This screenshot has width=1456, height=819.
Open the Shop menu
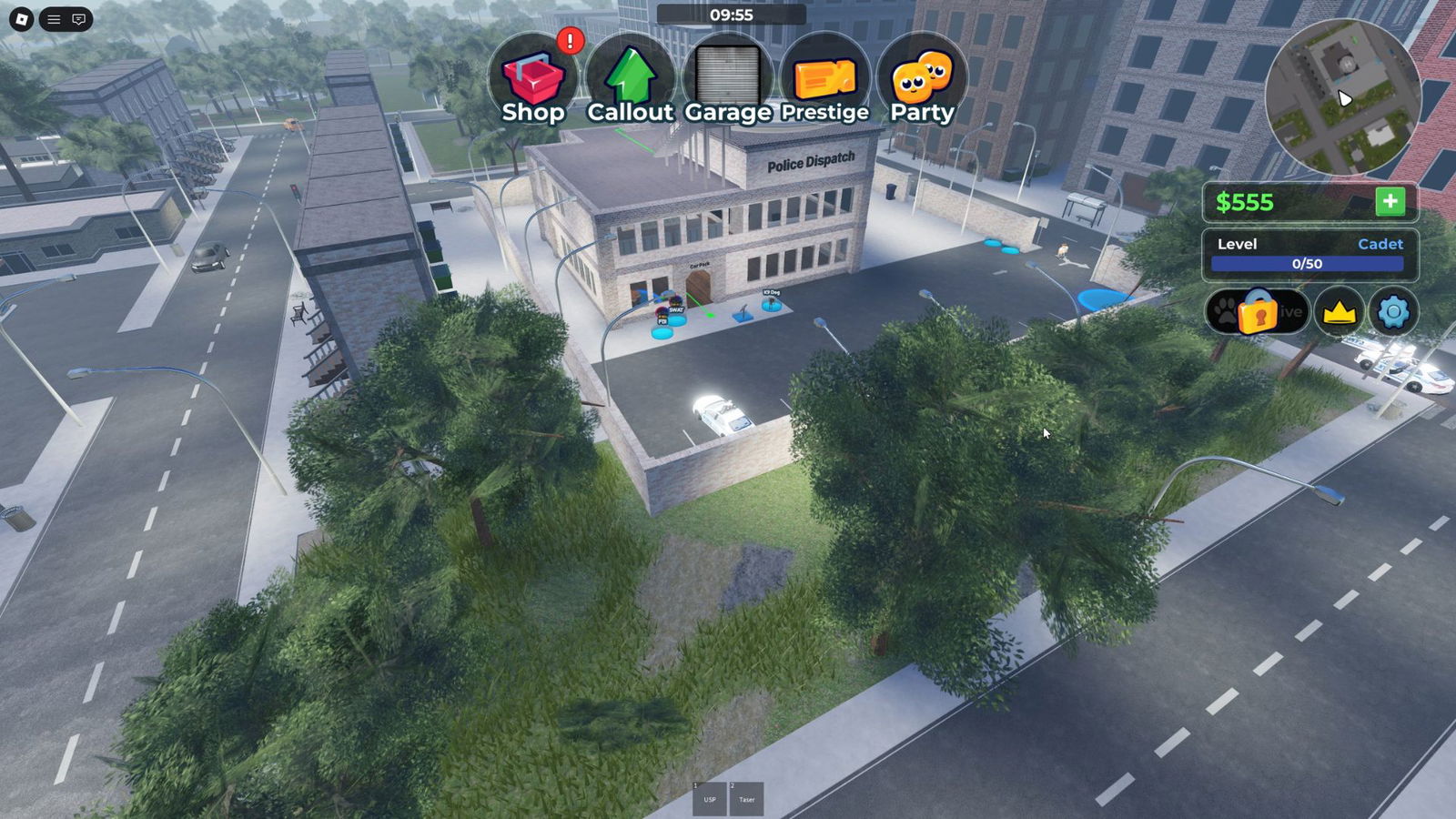[x=533, y=82]
